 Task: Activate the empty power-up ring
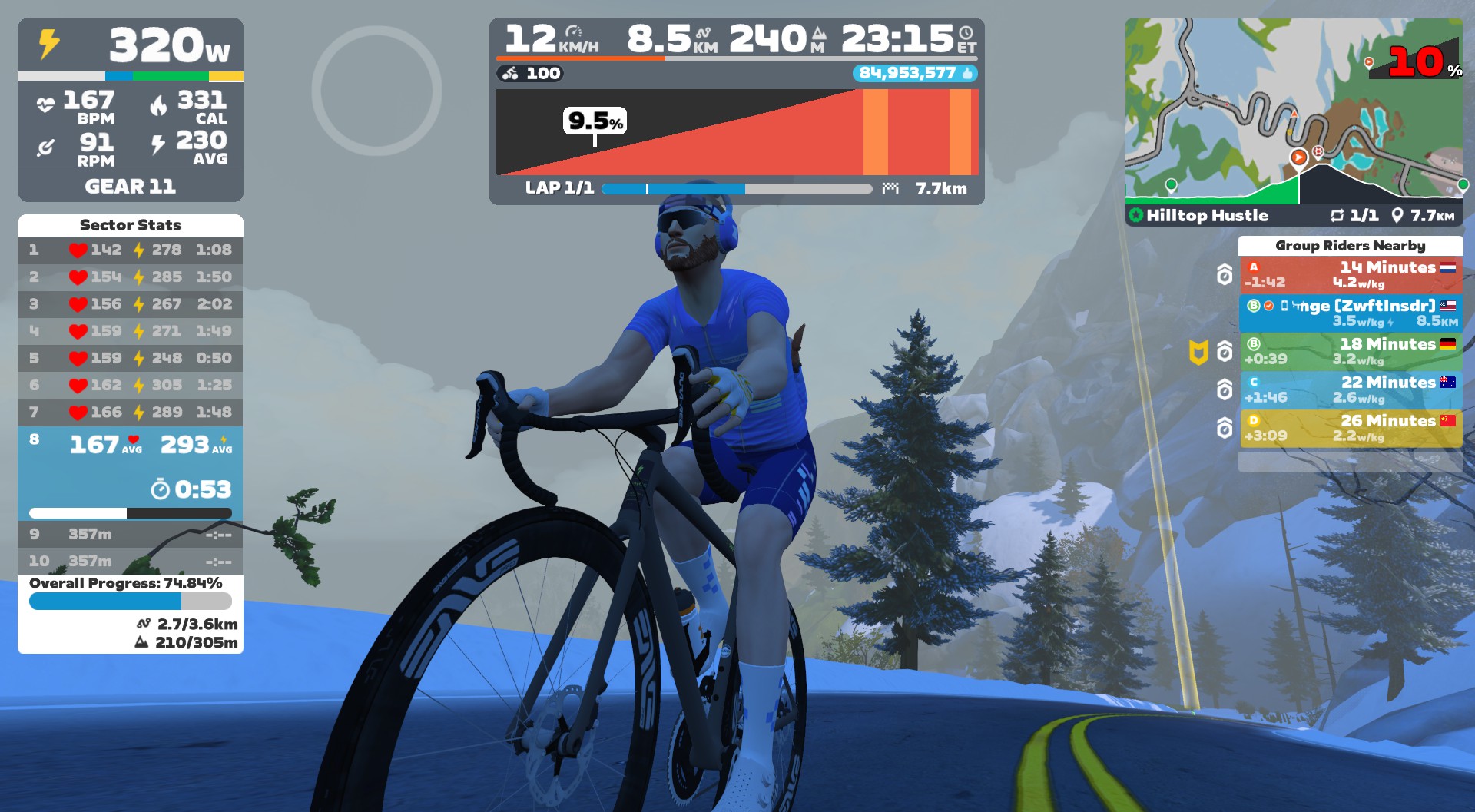pos(376,91)
